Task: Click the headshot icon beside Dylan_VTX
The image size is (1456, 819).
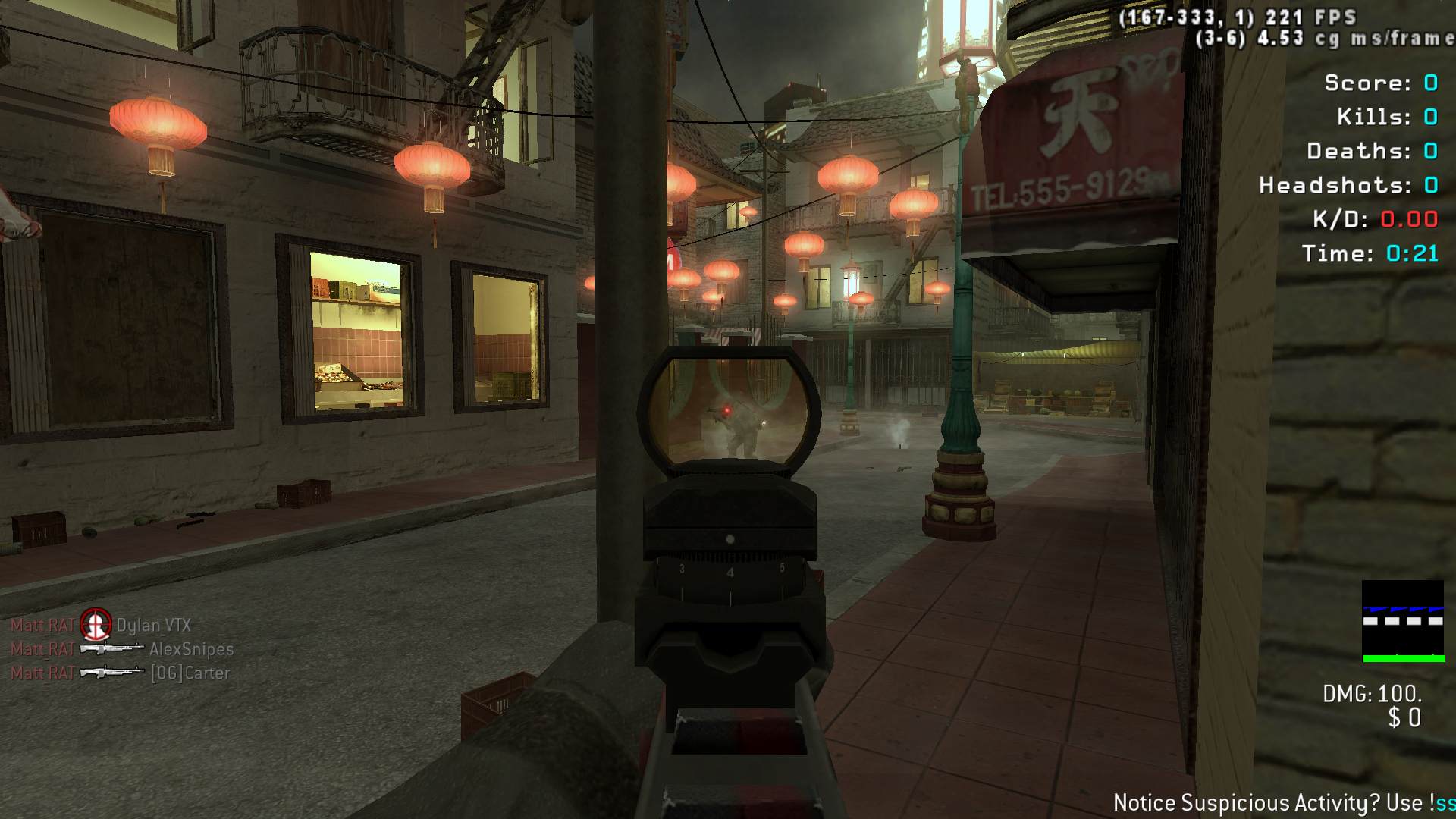Action: (96, 625)
